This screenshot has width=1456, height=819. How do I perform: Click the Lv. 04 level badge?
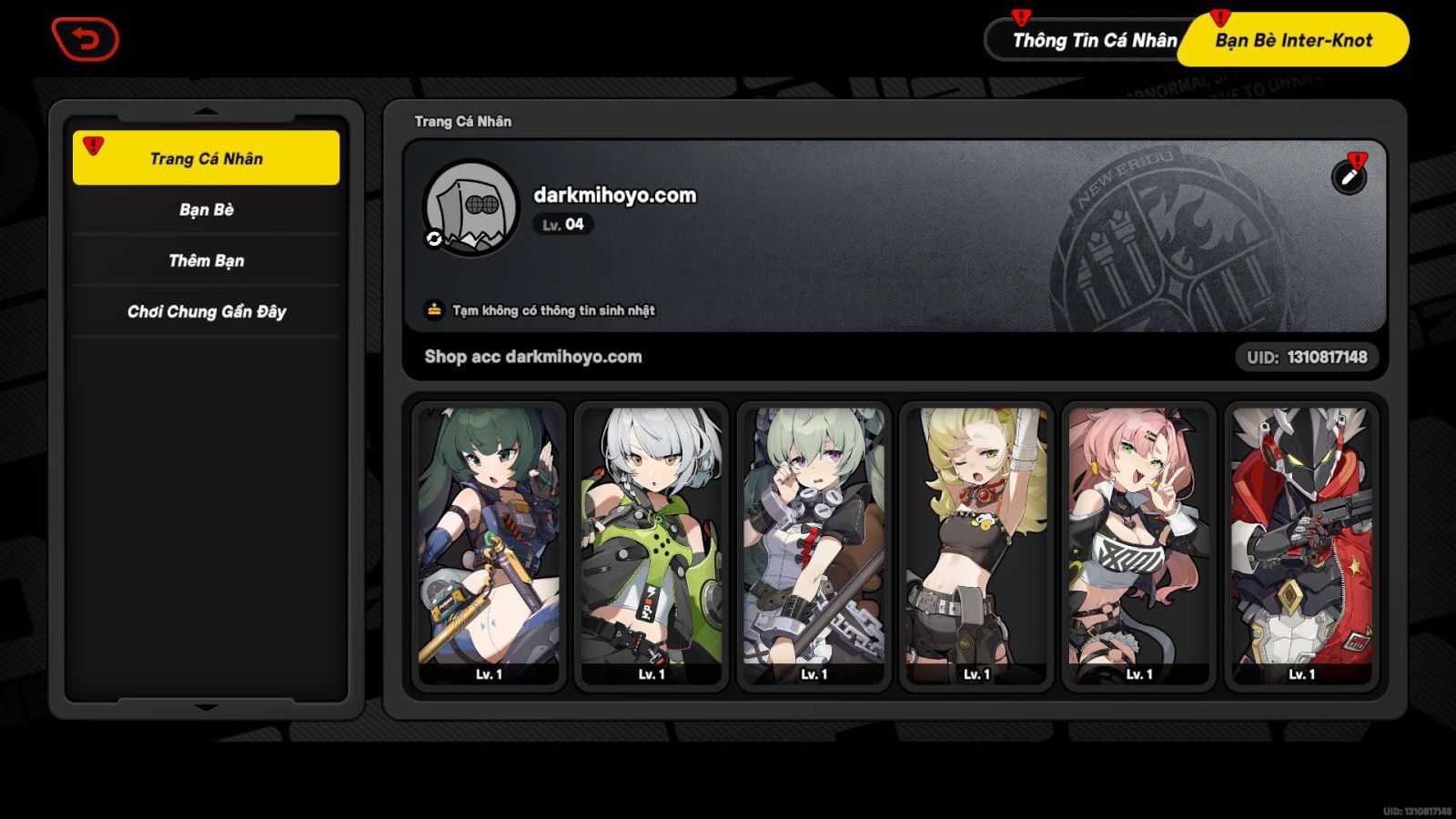pos(561,225)
